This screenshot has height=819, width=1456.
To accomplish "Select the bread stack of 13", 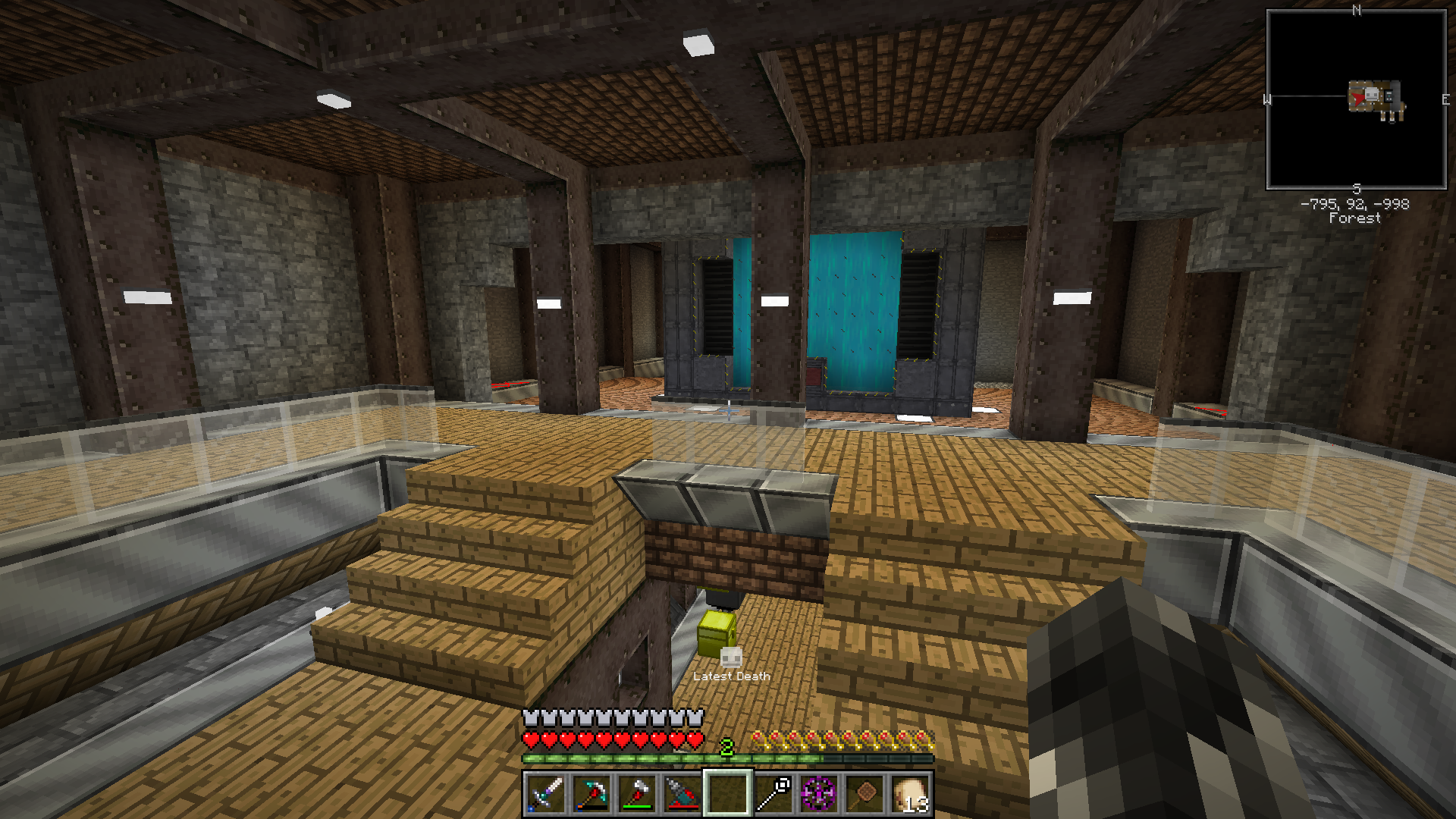I will (910, 794).
